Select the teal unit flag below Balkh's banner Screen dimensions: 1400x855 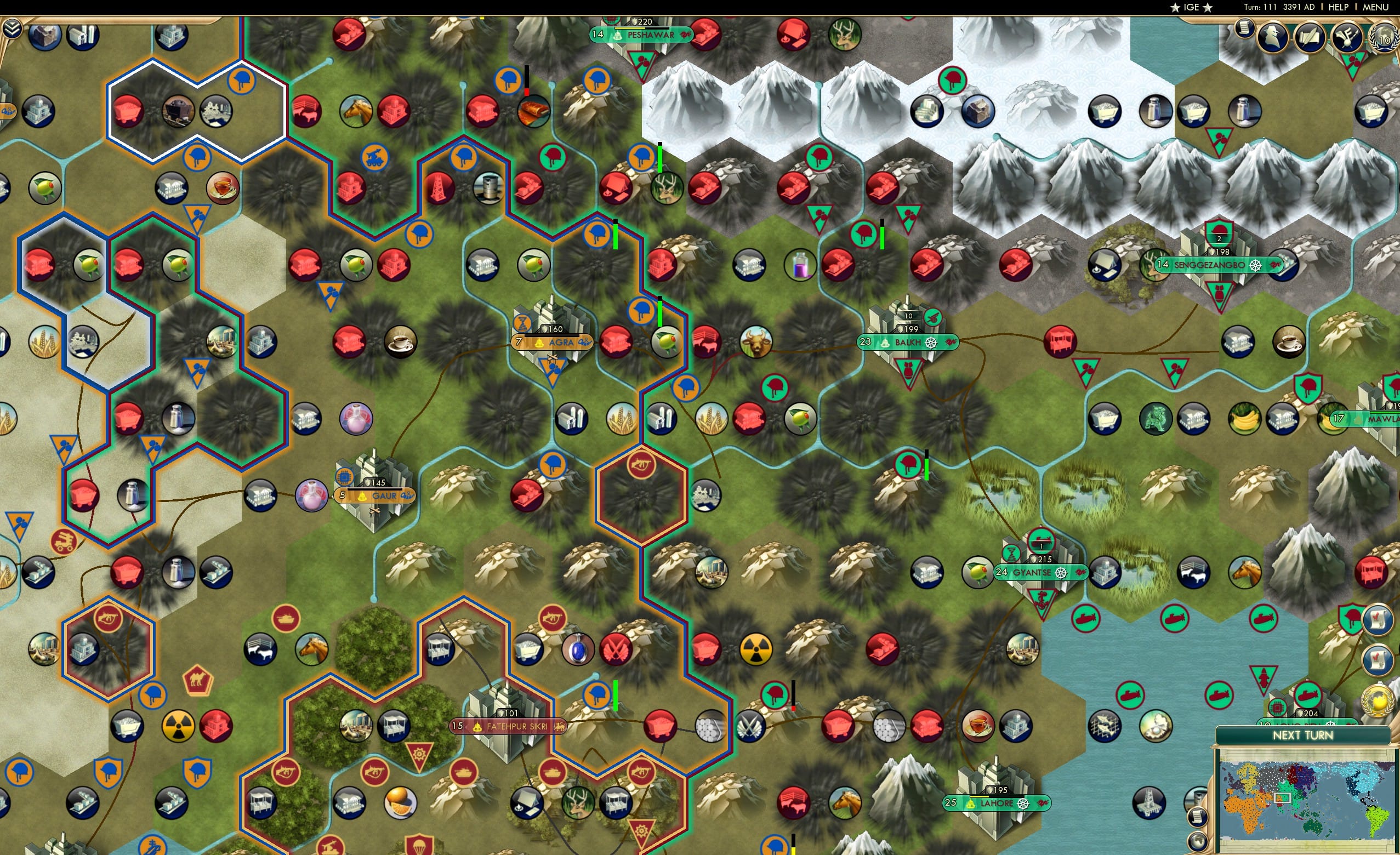pyautogui.click(x=907, y=369)
